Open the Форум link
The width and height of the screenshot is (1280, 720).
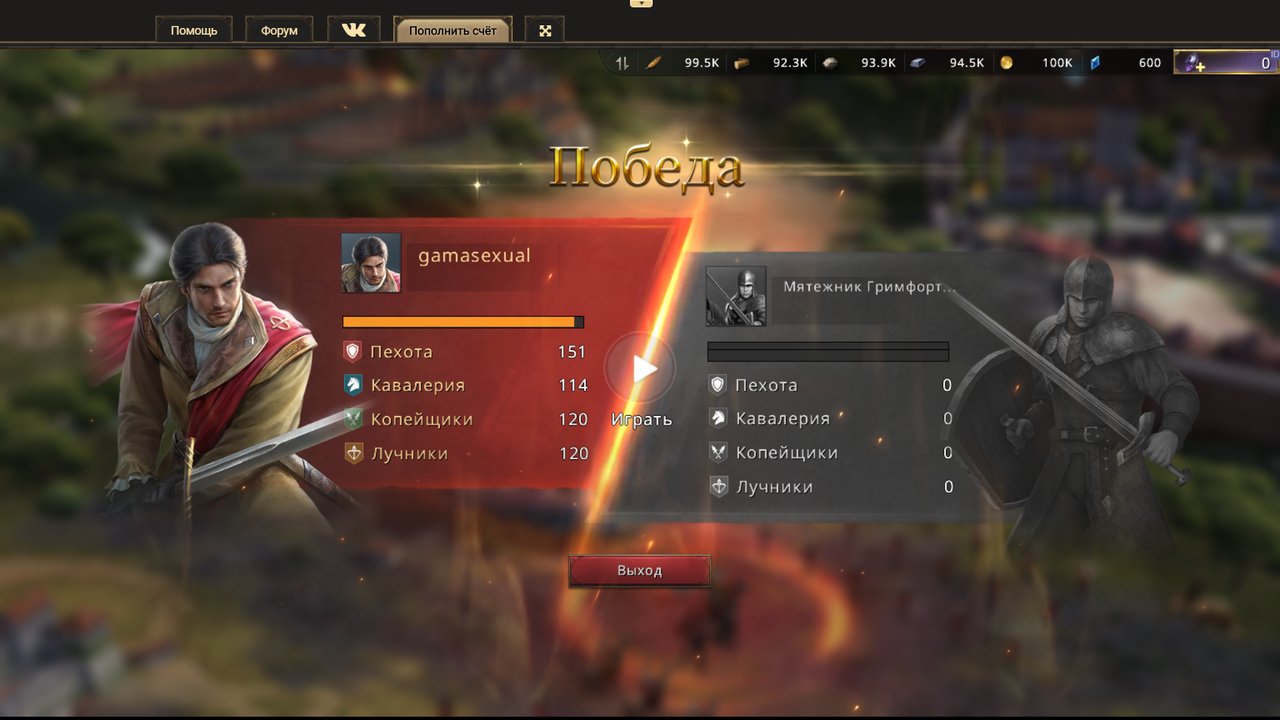pos(279,30)
